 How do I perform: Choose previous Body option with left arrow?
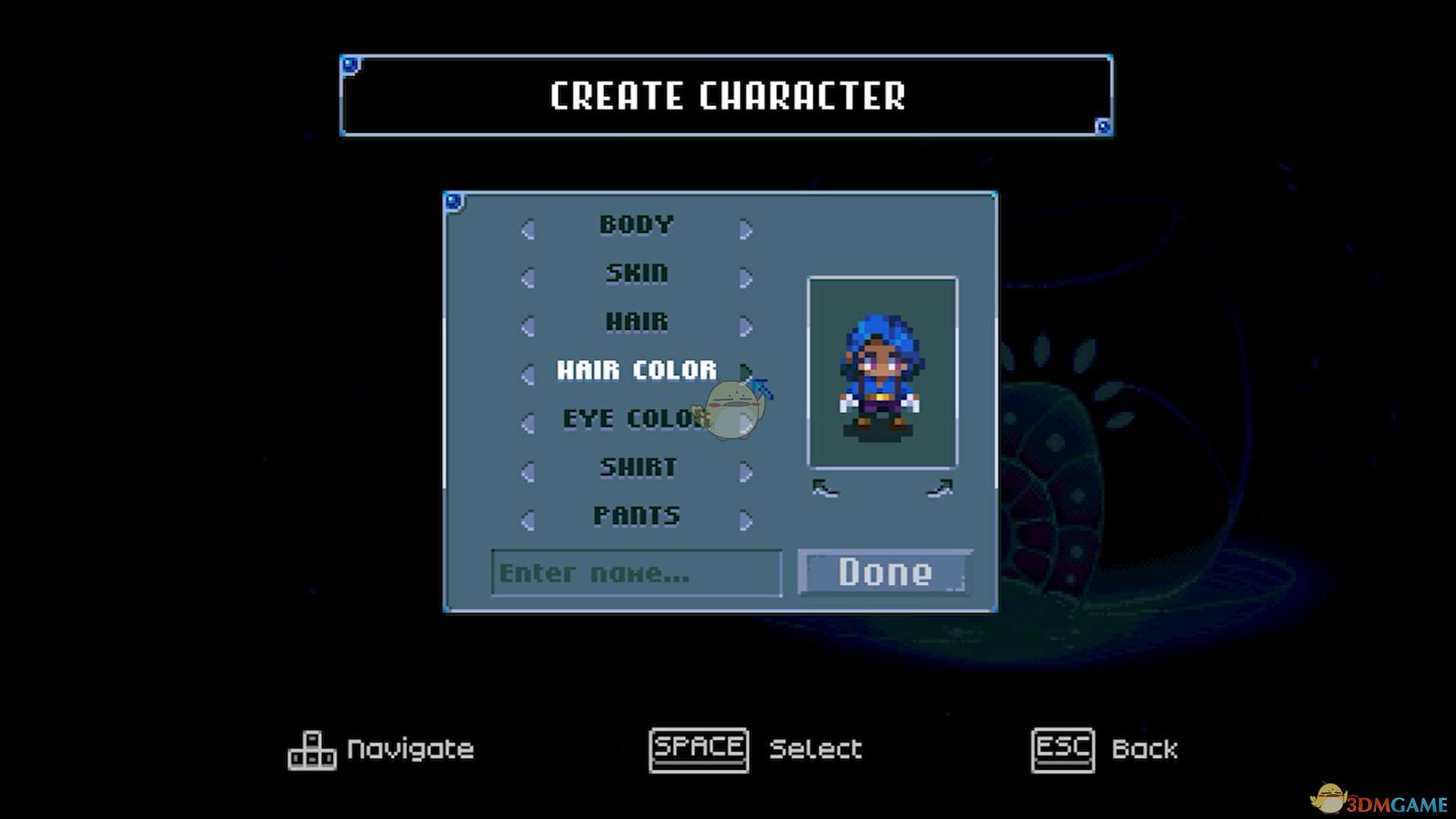pyautogui.click(x=528, y=229)
